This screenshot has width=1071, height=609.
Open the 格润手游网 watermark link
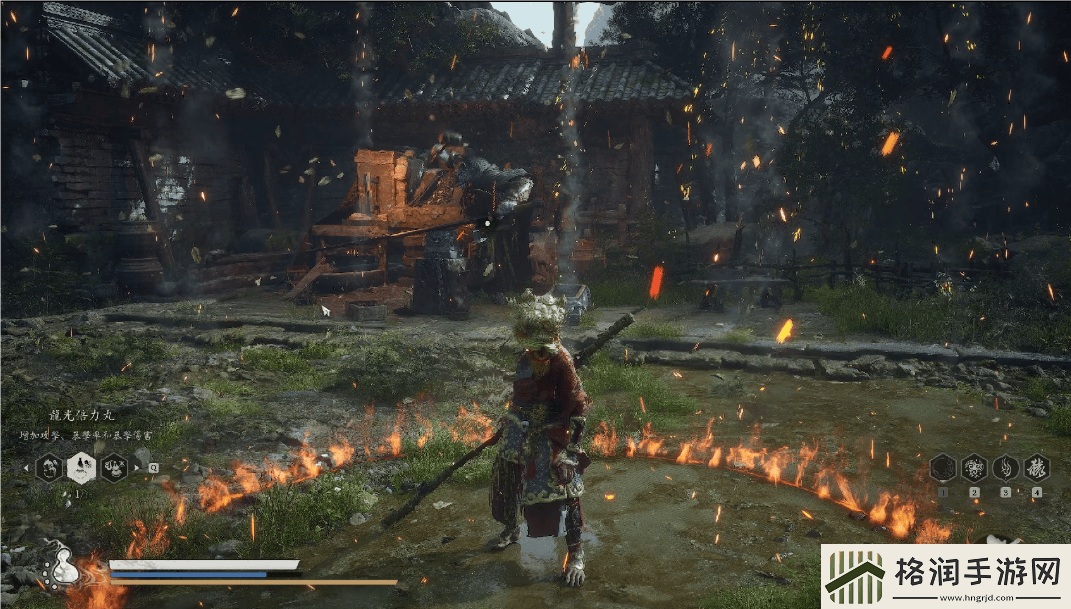pyautogui.click(x=945, y=577)
